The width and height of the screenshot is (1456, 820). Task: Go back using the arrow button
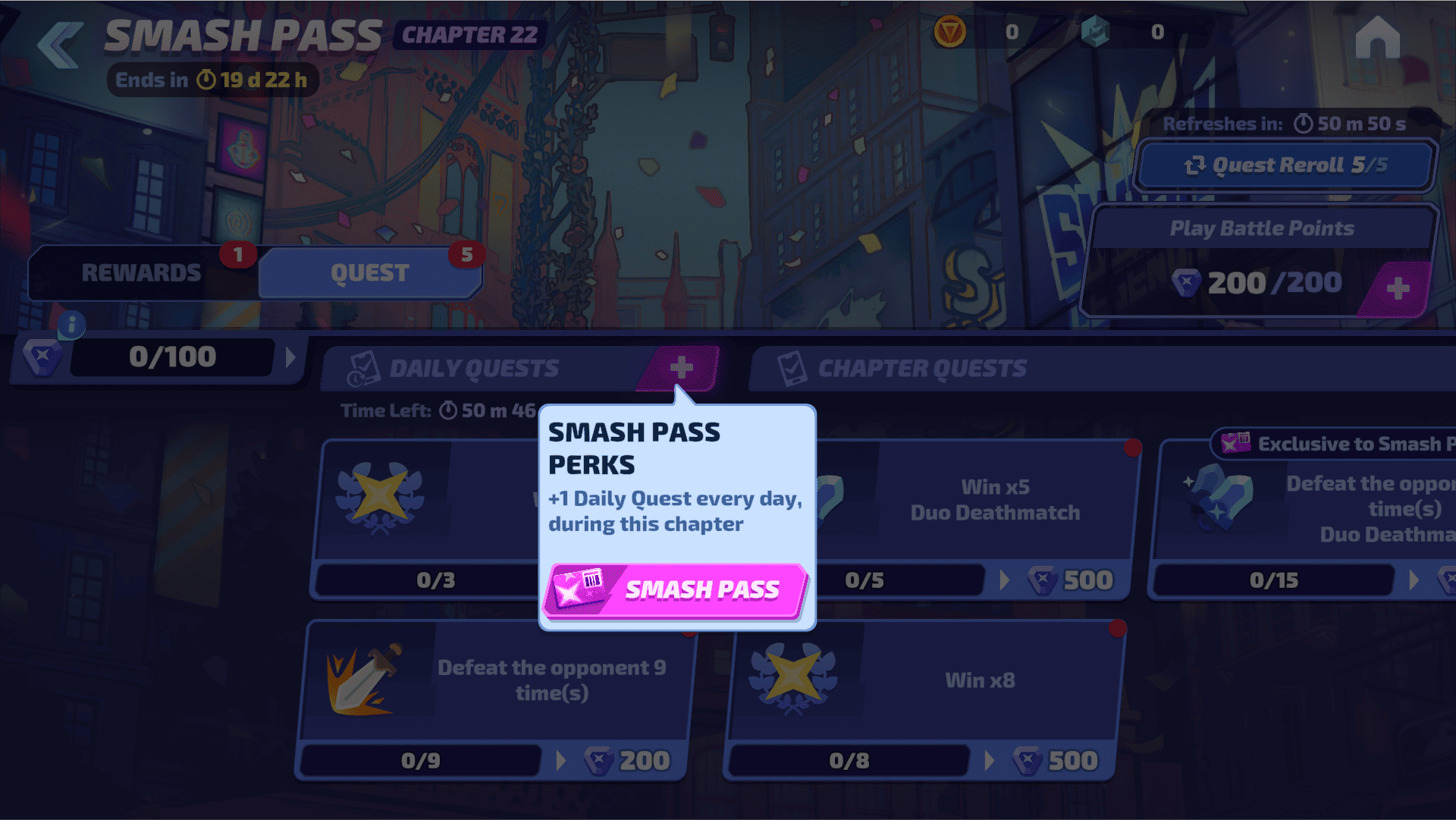(x=61, y=44)
